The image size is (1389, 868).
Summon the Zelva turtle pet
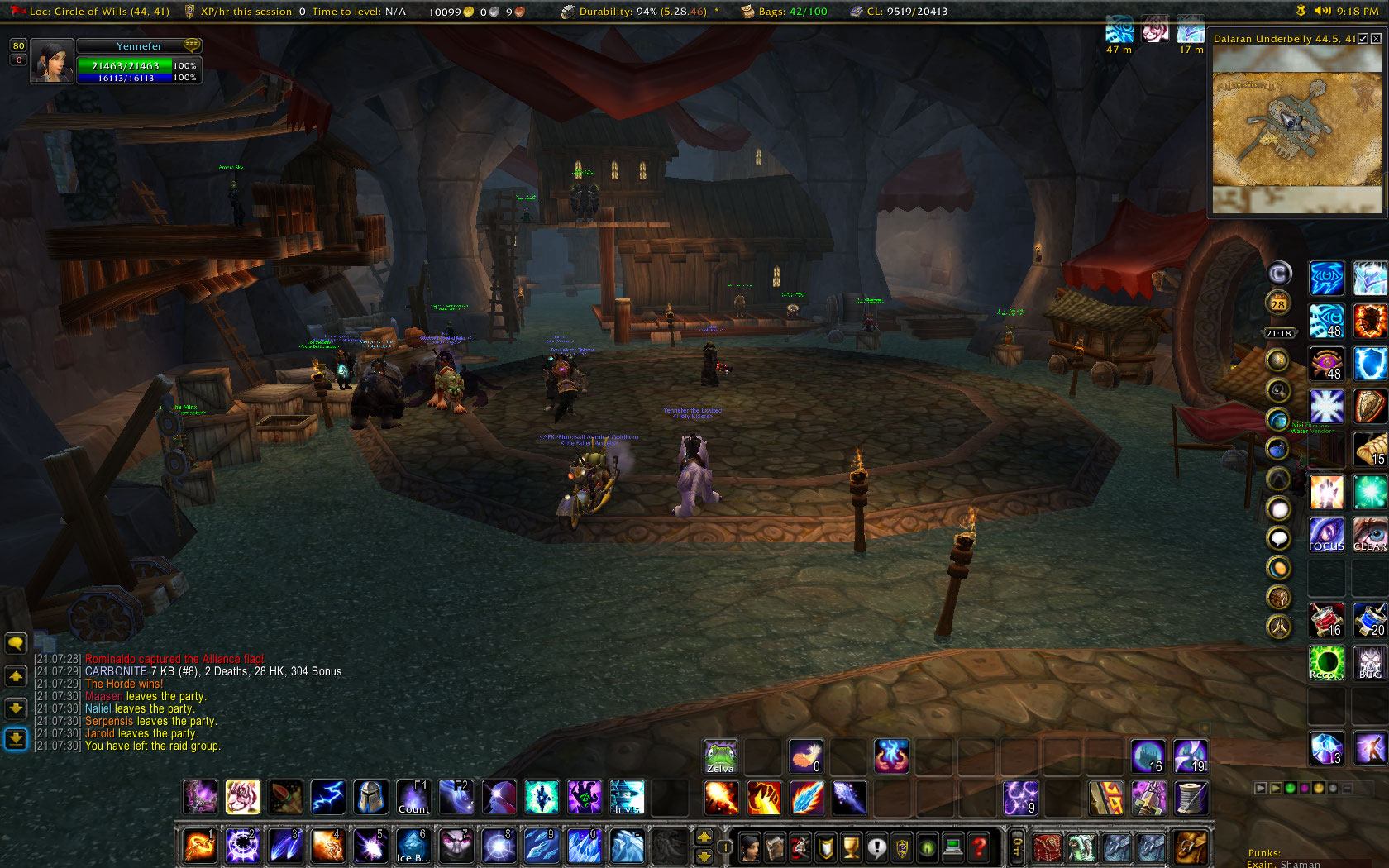720,756
